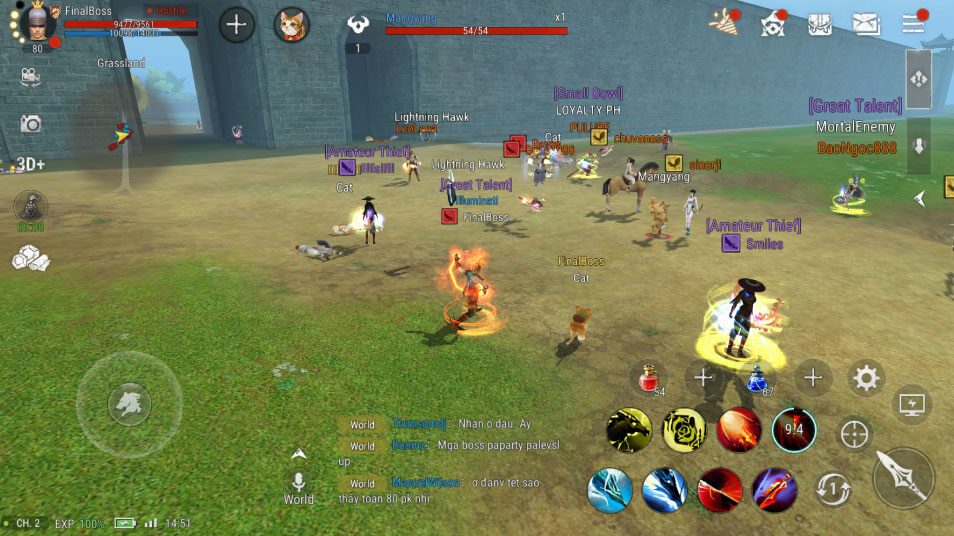Tap the video camera view button

tap(30, 76)
